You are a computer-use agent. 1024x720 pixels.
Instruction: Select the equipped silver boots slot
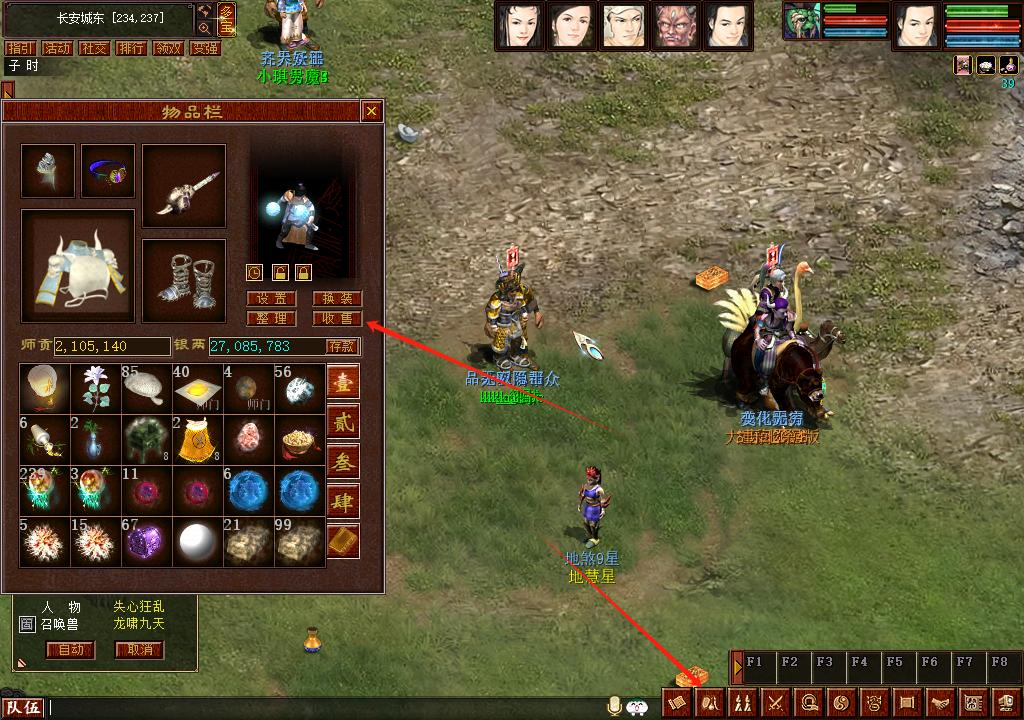184,281
